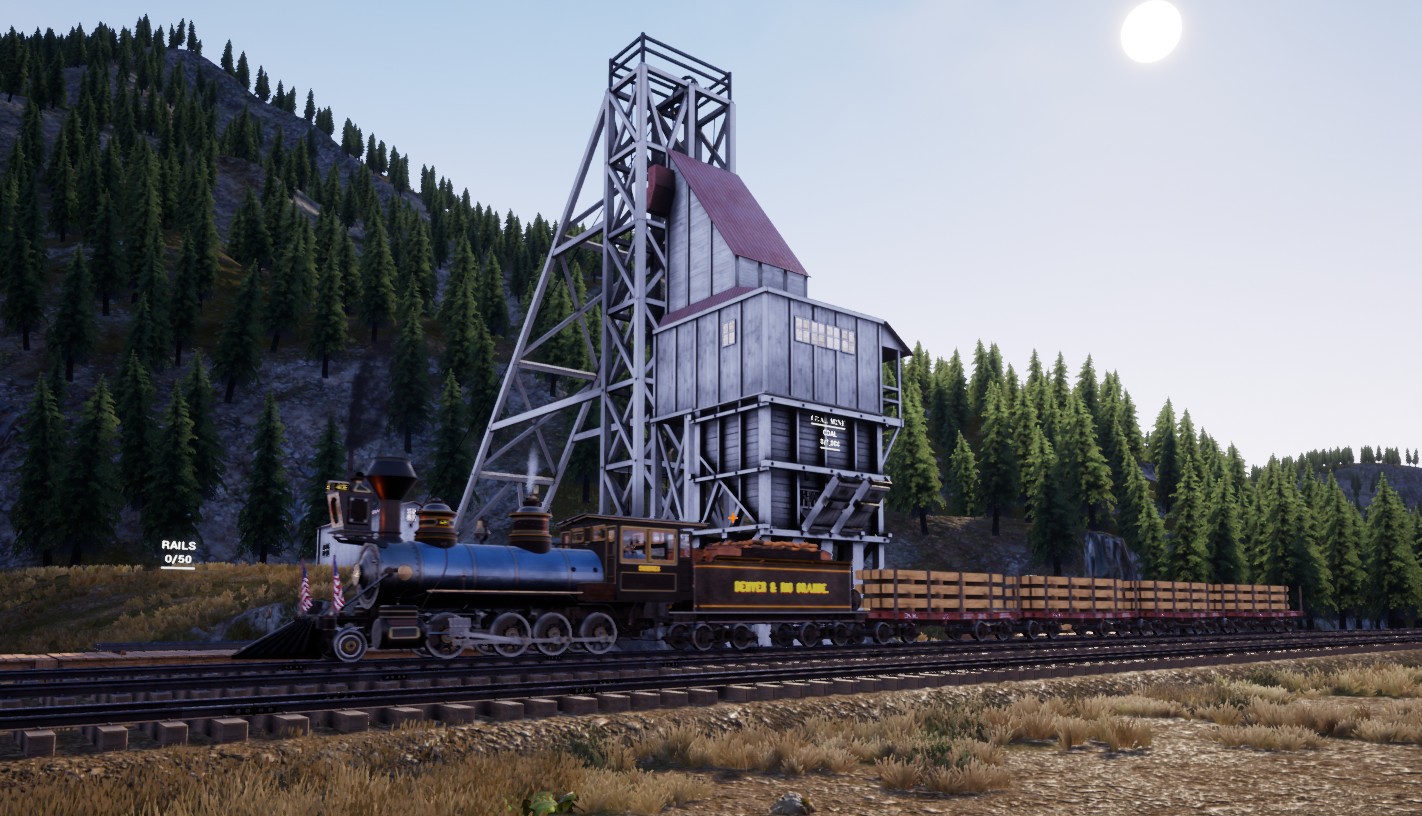Click the orange interaction crosshair marker
Screen dimensions: 1422x816
[733, 518]
